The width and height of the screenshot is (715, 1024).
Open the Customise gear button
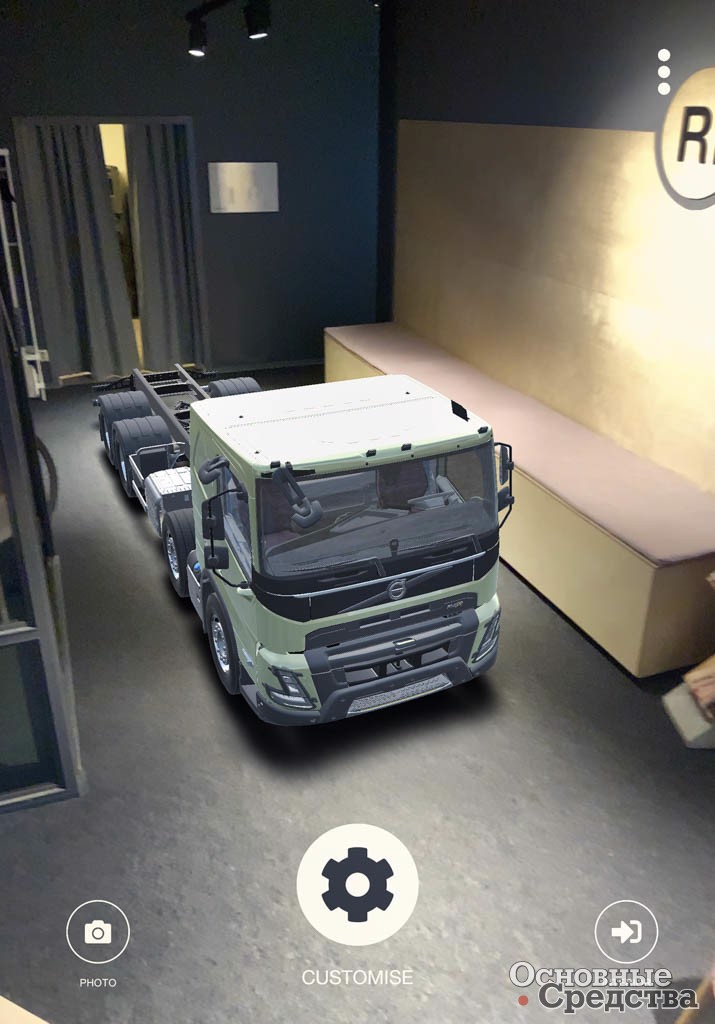tap(357, 884)
